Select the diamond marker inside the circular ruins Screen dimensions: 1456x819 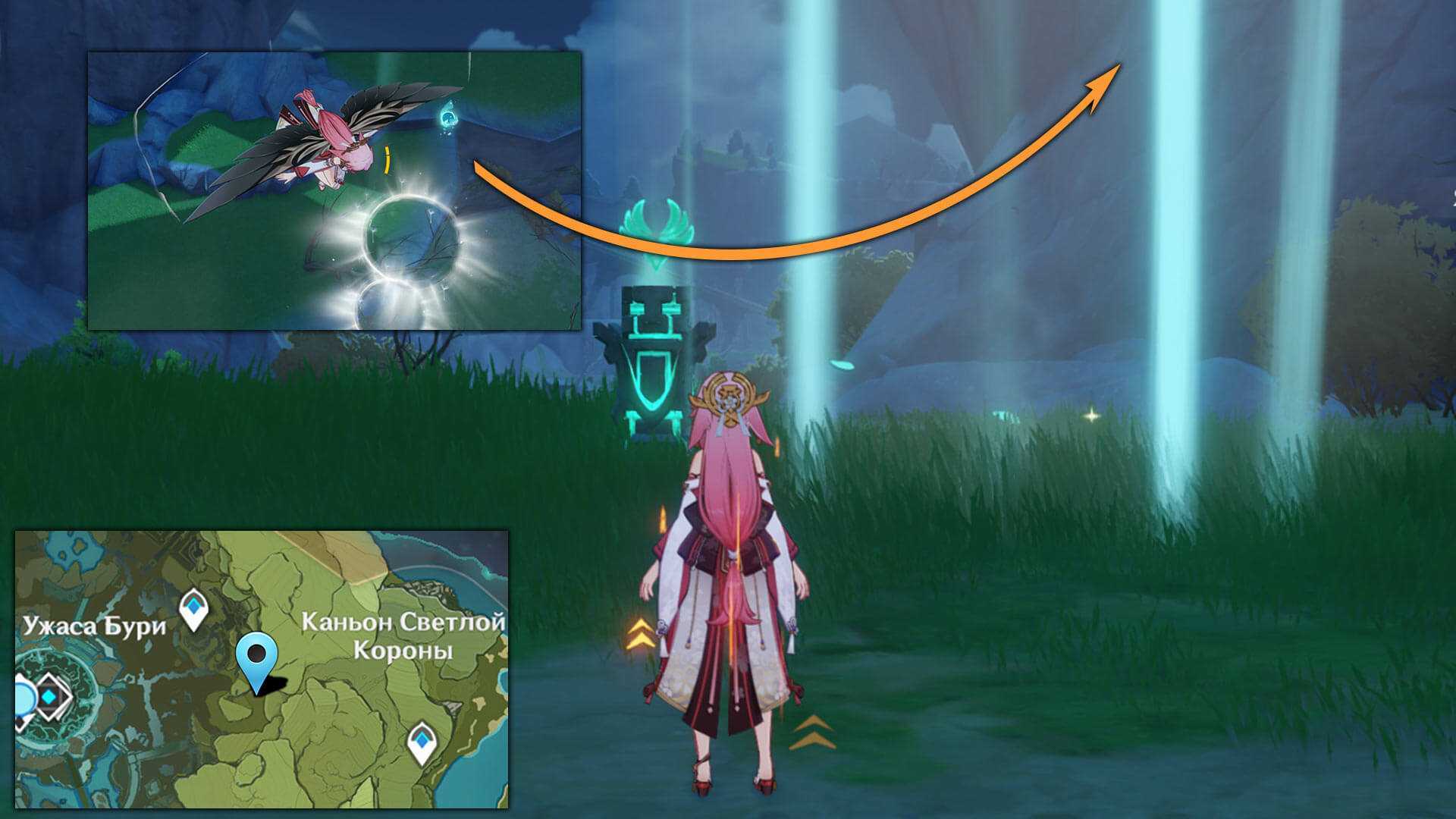coord(50,696)
